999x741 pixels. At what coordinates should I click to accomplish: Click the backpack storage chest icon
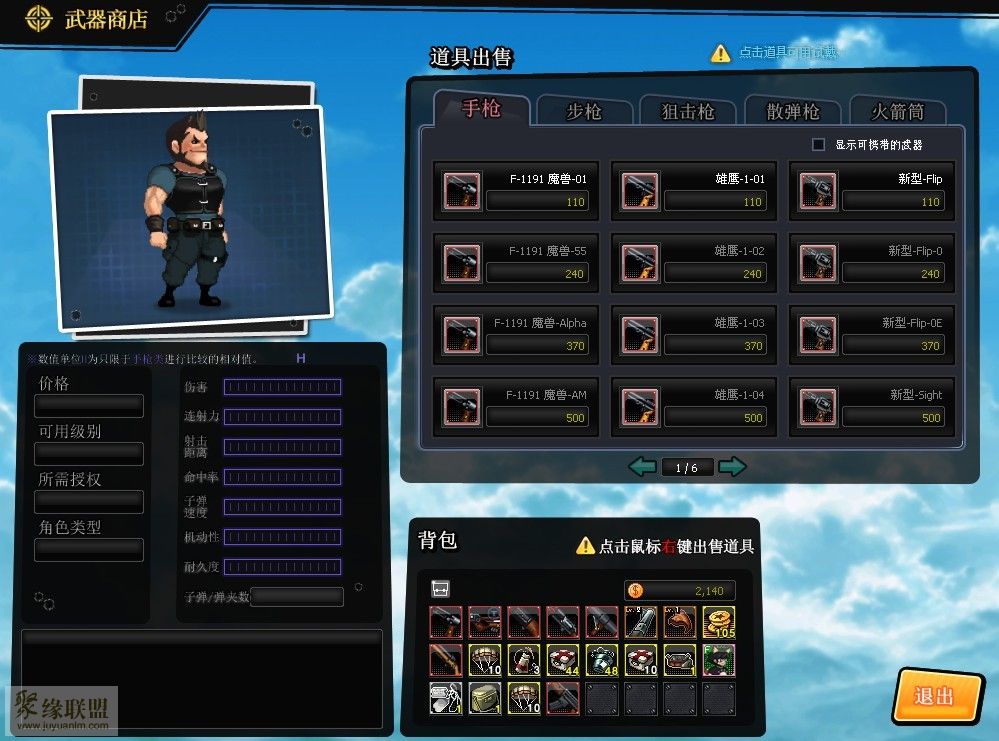coord(440,589)
